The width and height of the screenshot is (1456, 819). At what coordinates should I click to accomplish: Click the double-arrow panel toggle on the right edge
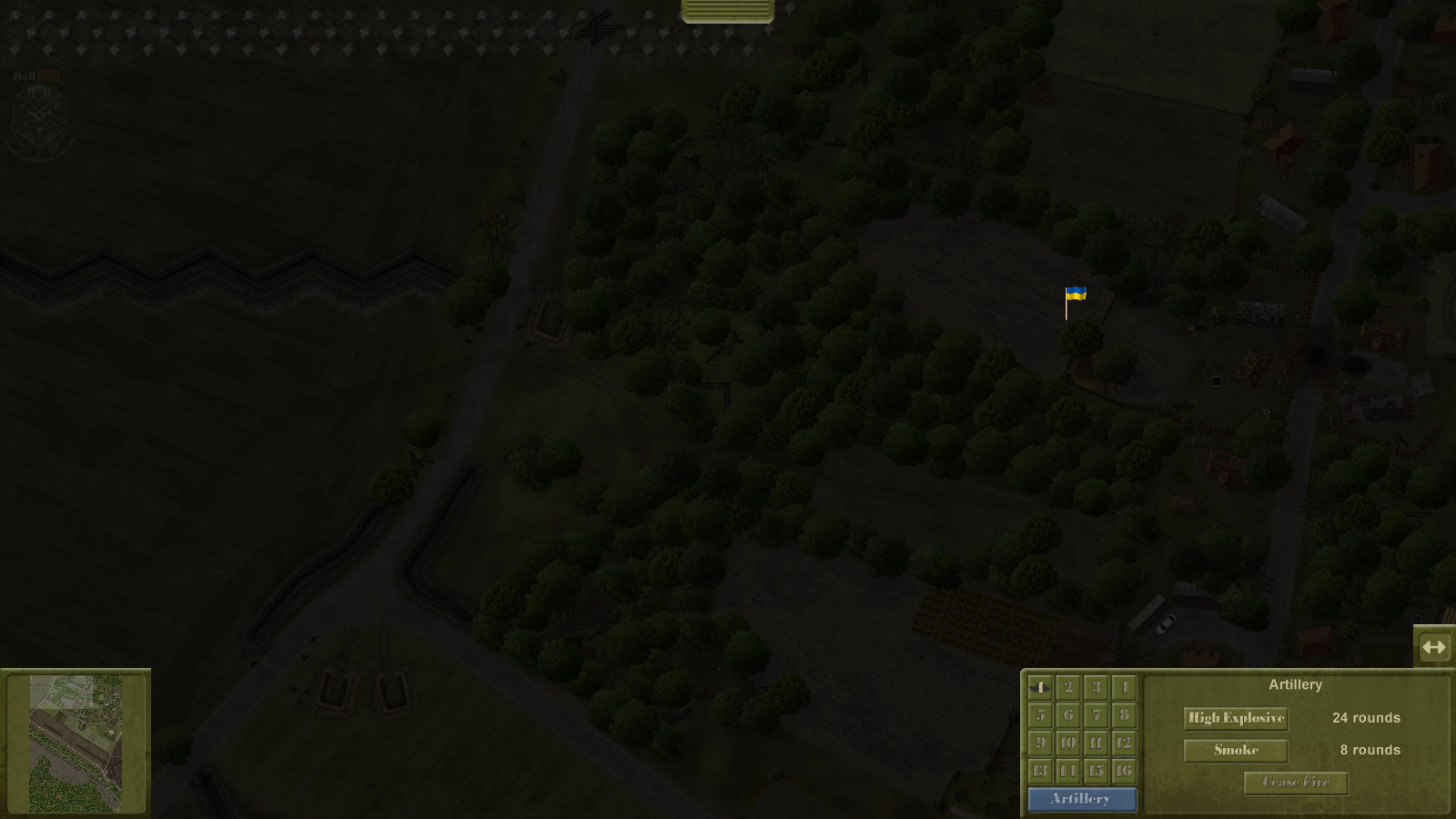coord(1435,647)
